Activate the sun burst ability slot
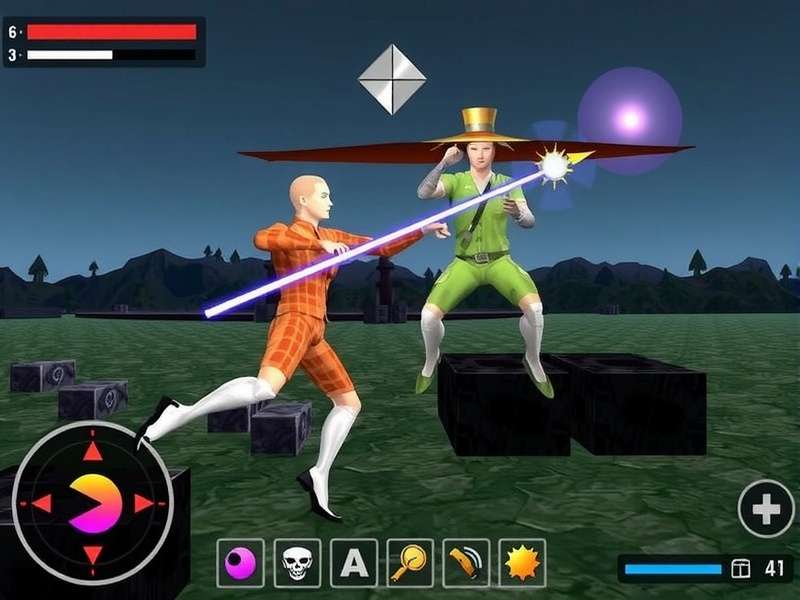This screenshot has height=600, width=800. pyautogui.click(x=522, y=564)
